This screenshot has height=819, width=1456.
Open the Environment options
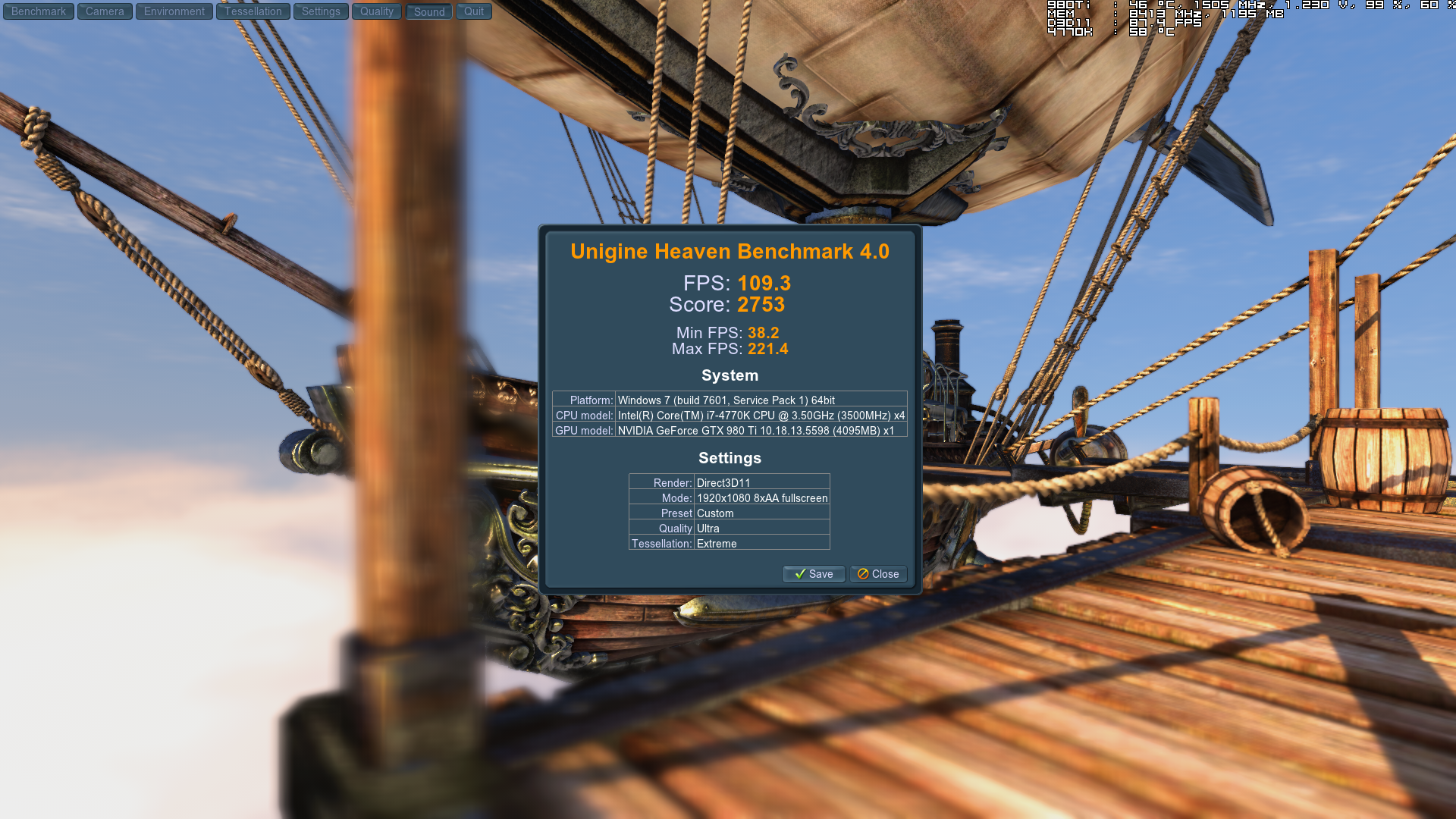point(174,11)
